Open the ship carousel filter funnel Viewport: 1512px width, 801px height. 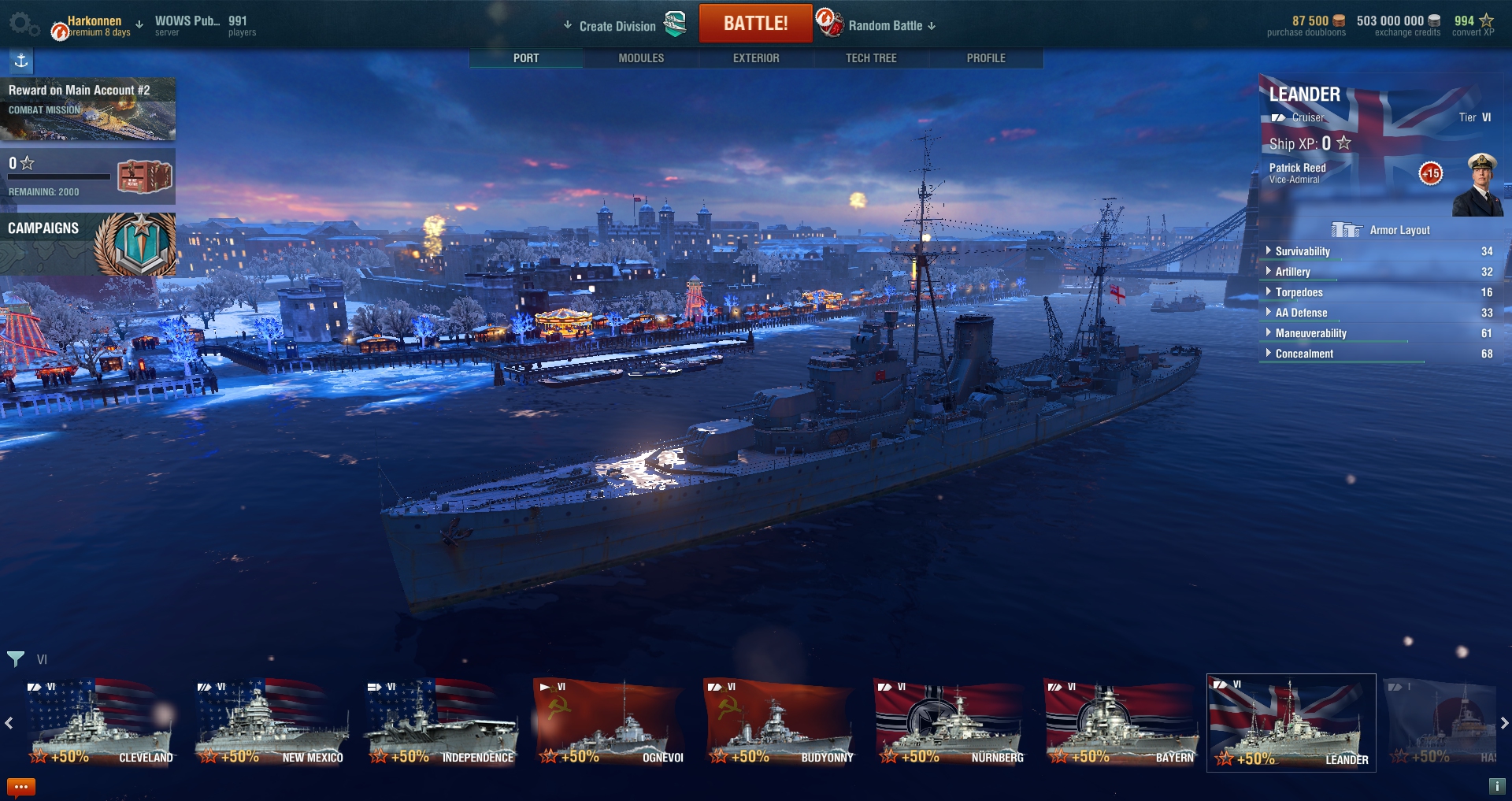(x=16, y=658)
